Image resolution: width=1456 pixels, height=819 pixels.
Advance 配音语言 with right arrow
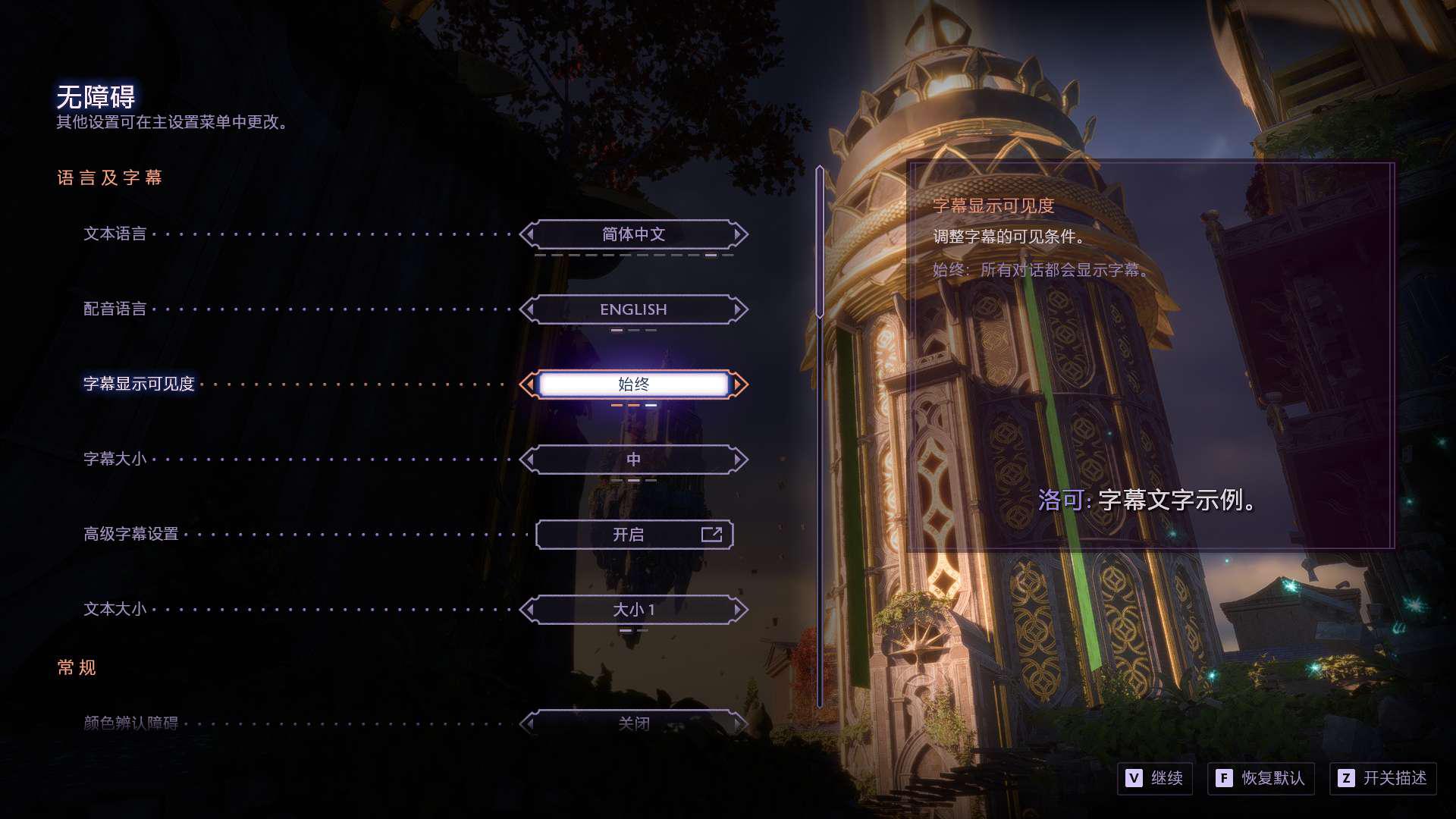739,309
